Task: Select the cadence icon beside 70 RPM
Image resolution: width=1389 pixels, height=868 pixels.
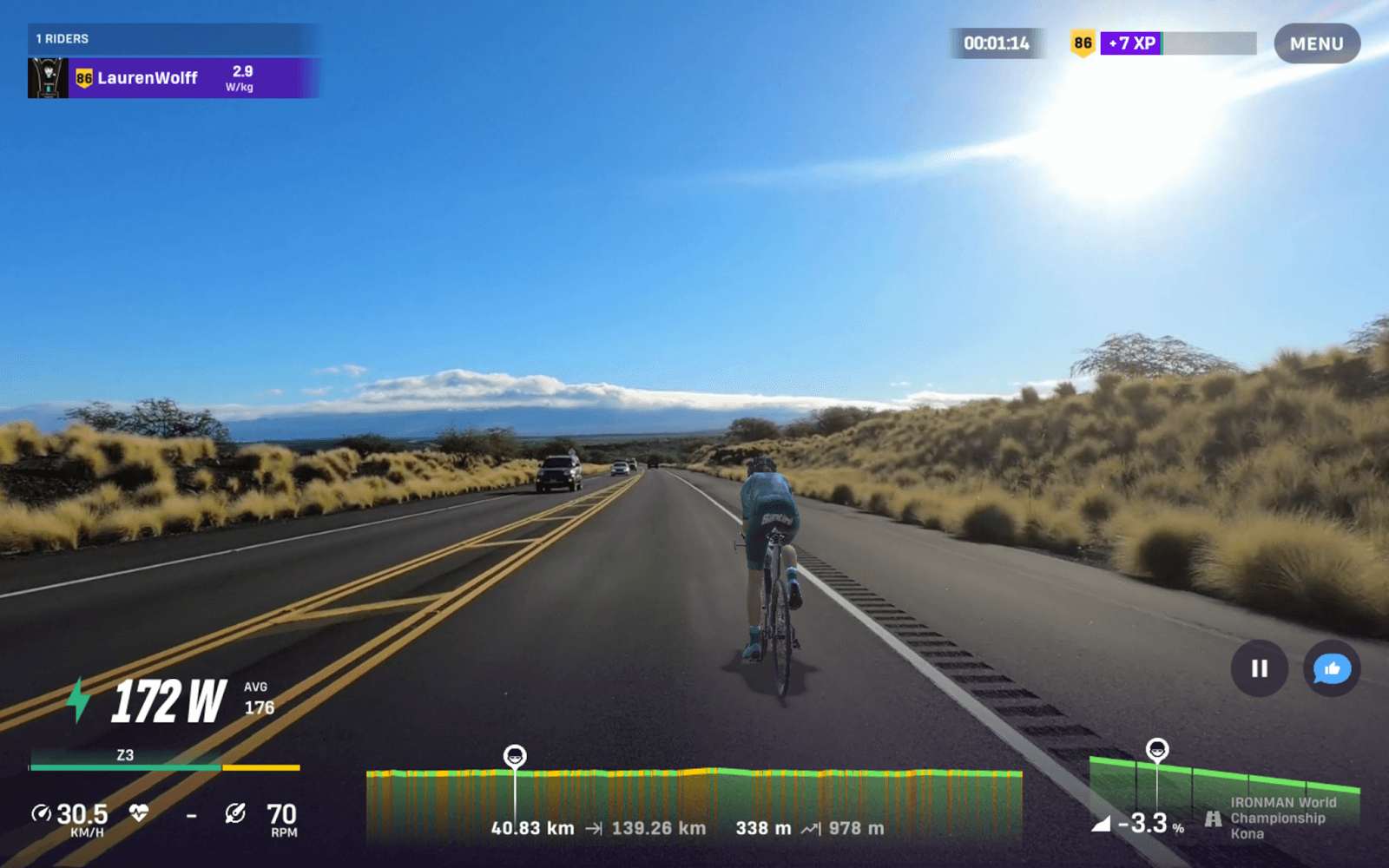Action: [235, 813]
